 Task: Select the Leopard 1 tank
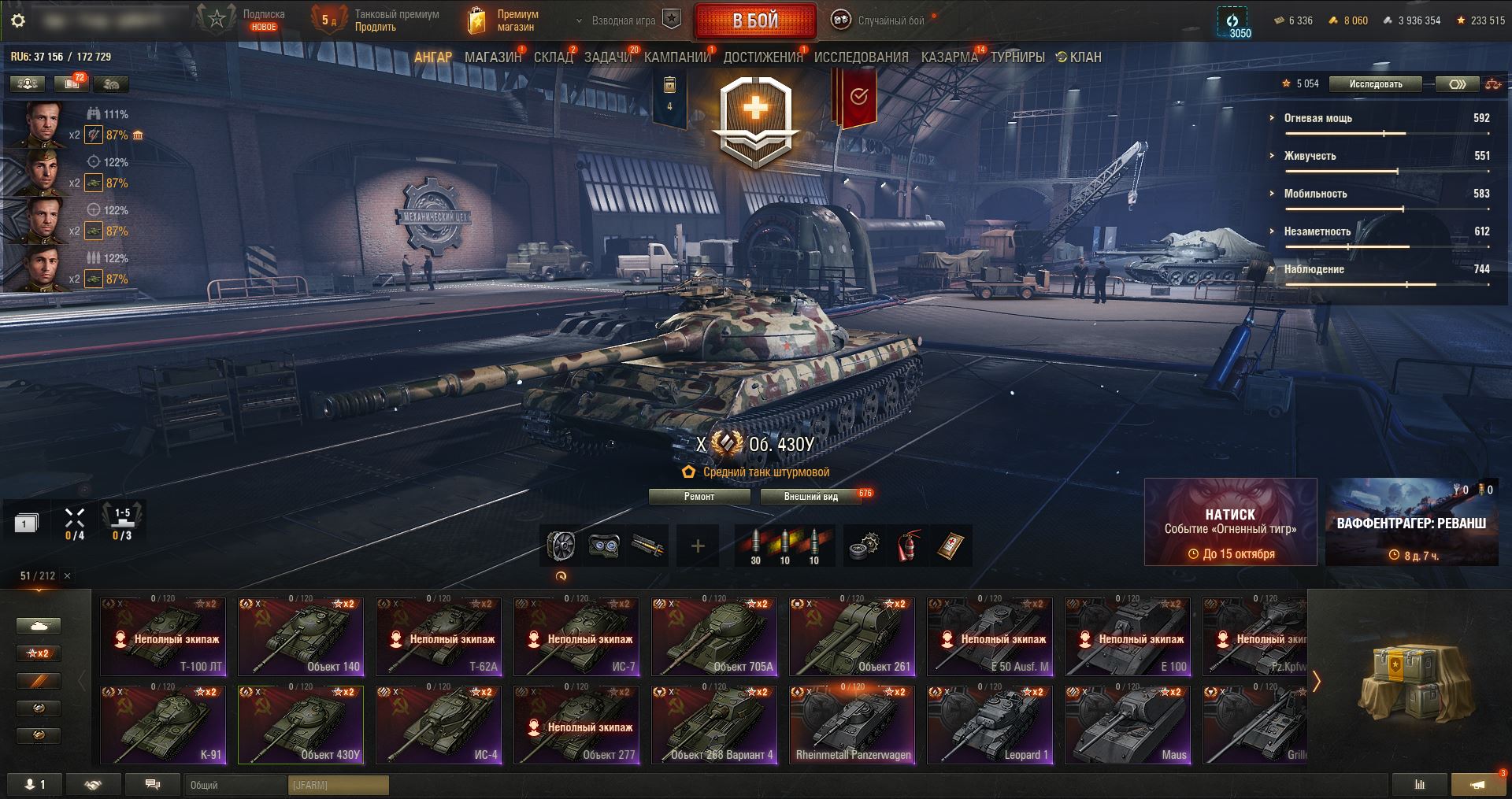(x=989, y=724)
